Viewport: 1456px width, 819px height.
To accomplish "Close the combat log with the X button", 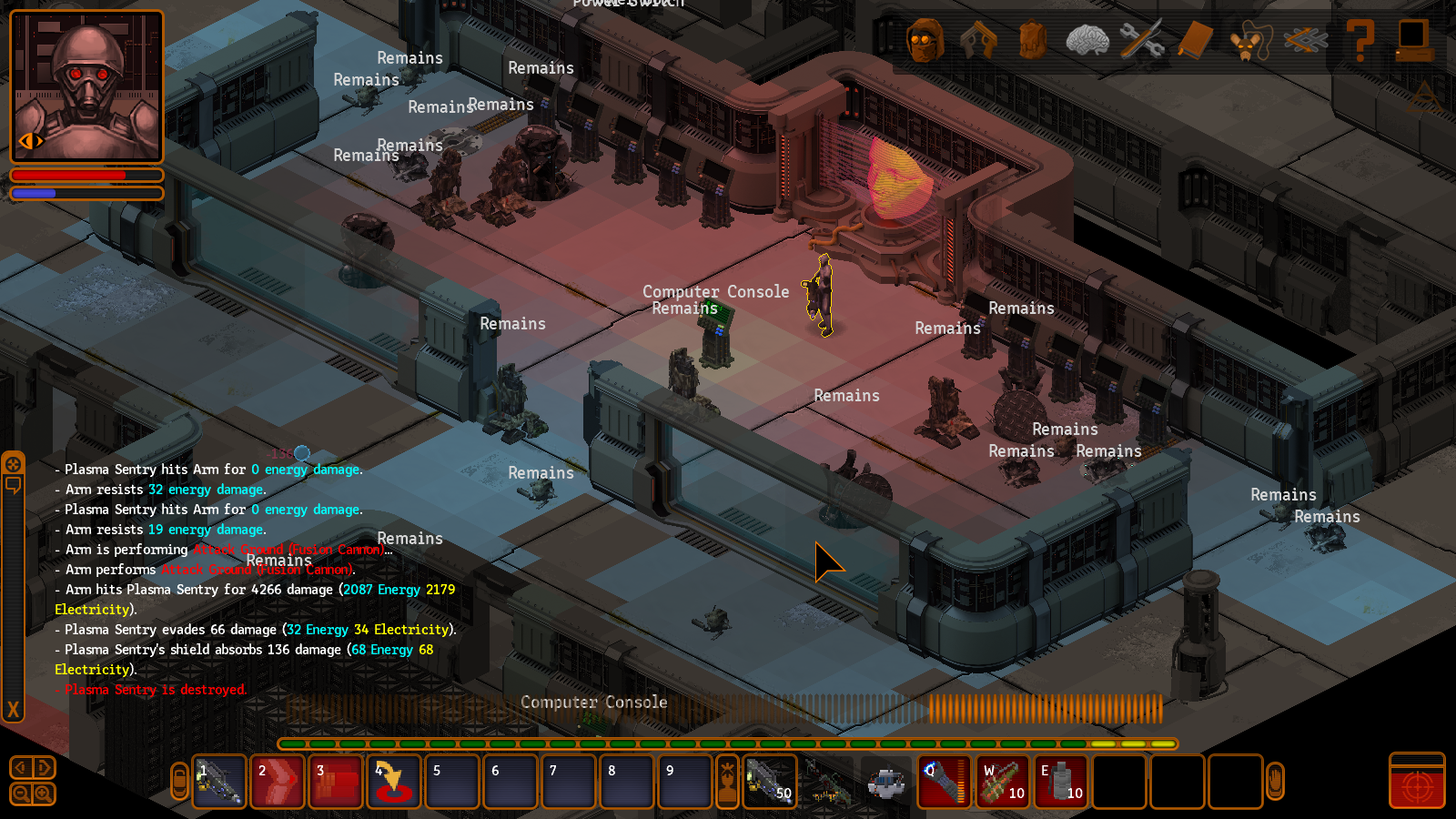I will [x=13, y=709].
